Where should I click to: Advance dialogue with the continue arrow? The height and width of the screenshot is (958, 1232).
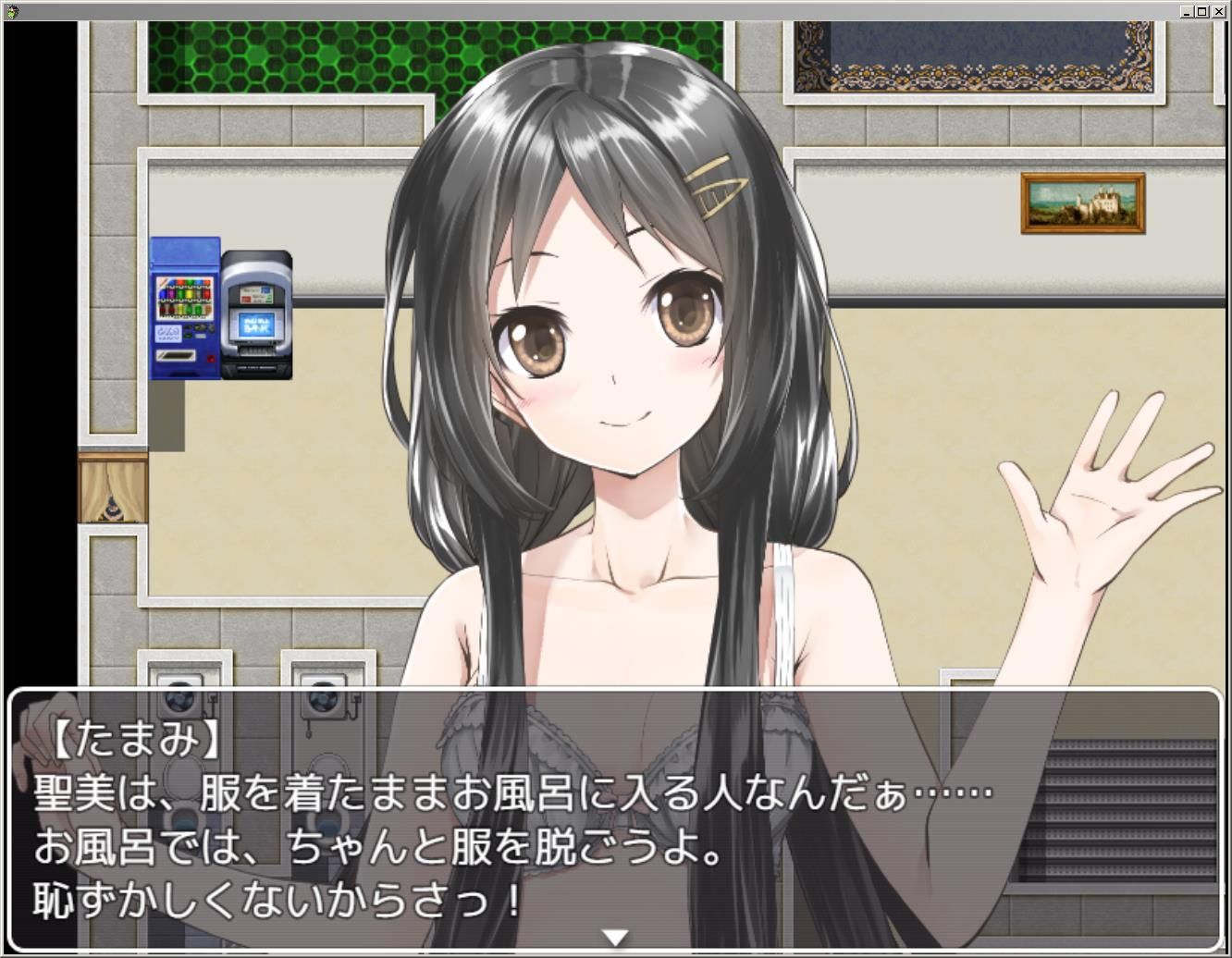click(x=615, y=938)
